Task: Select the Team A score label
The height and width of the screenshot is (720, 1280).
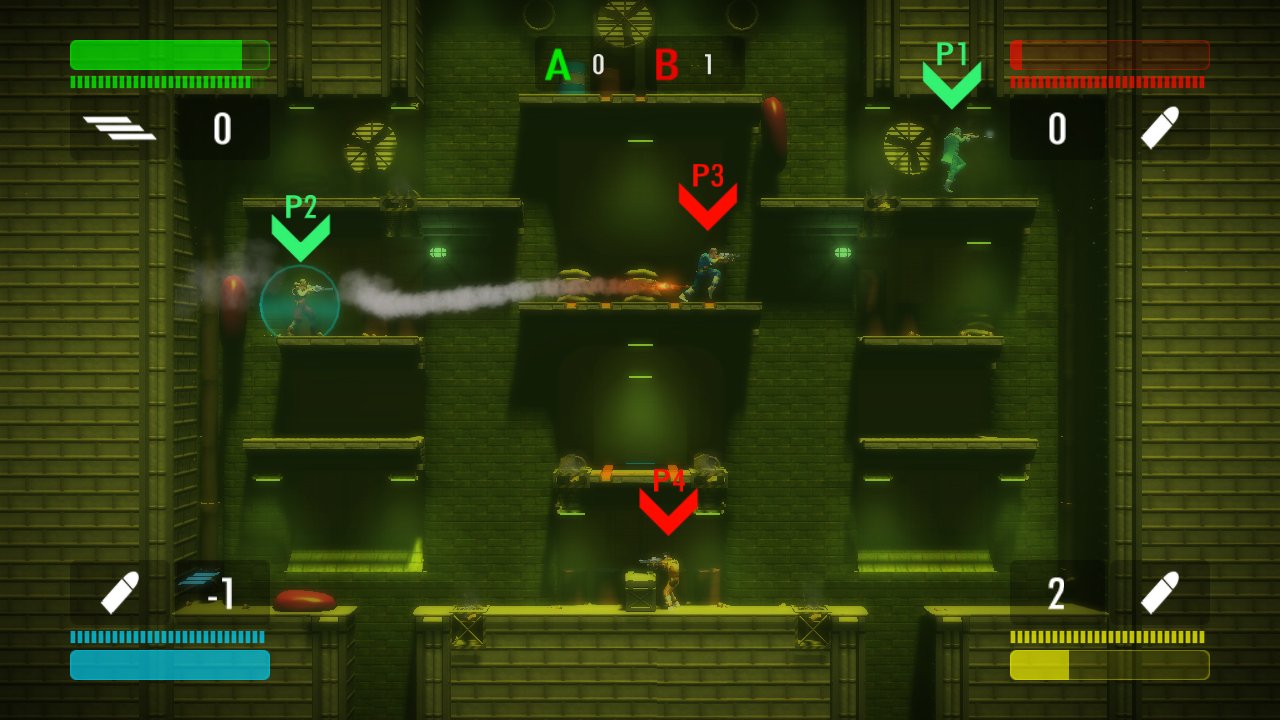Action: [557, 66]
